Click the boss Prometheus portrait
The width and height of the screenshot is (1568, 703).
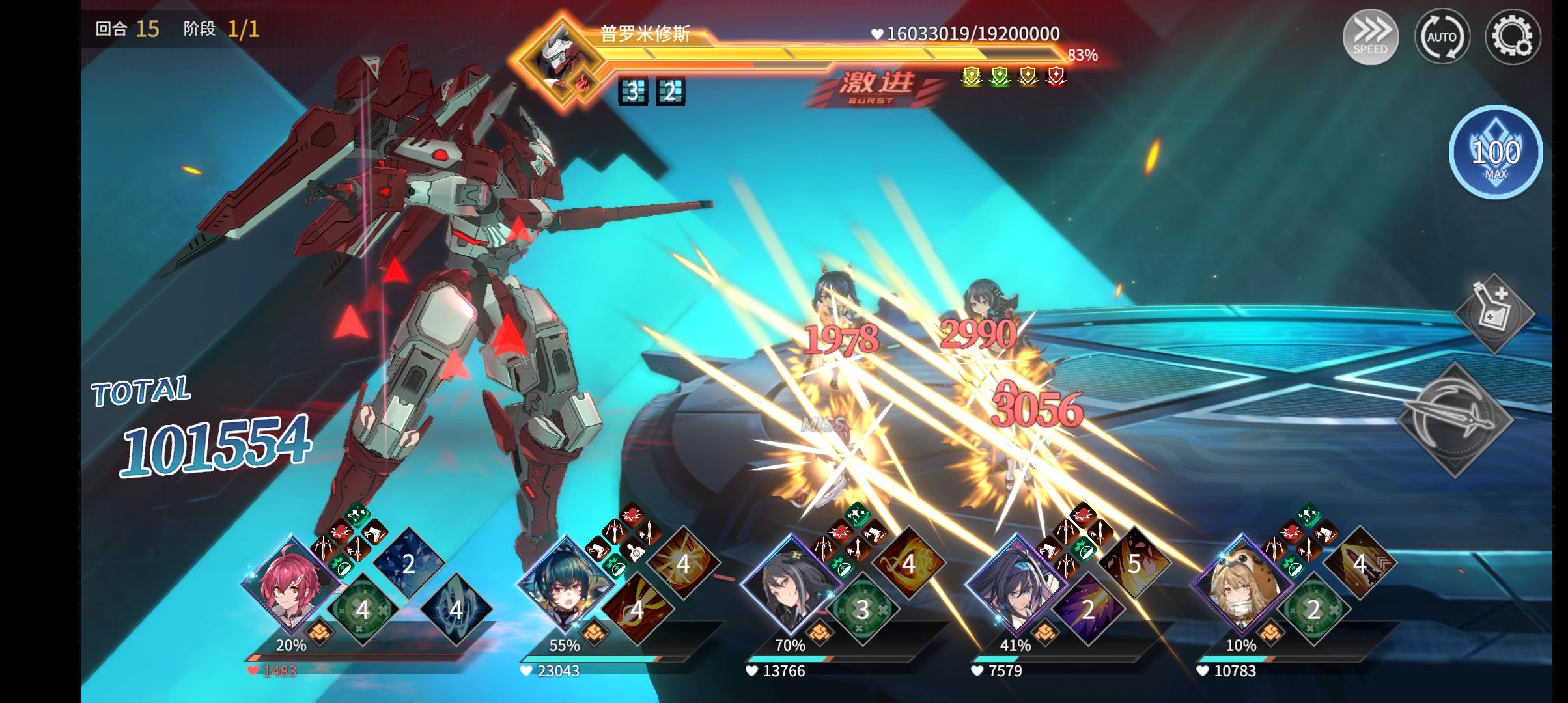click(x=557, y=62)
